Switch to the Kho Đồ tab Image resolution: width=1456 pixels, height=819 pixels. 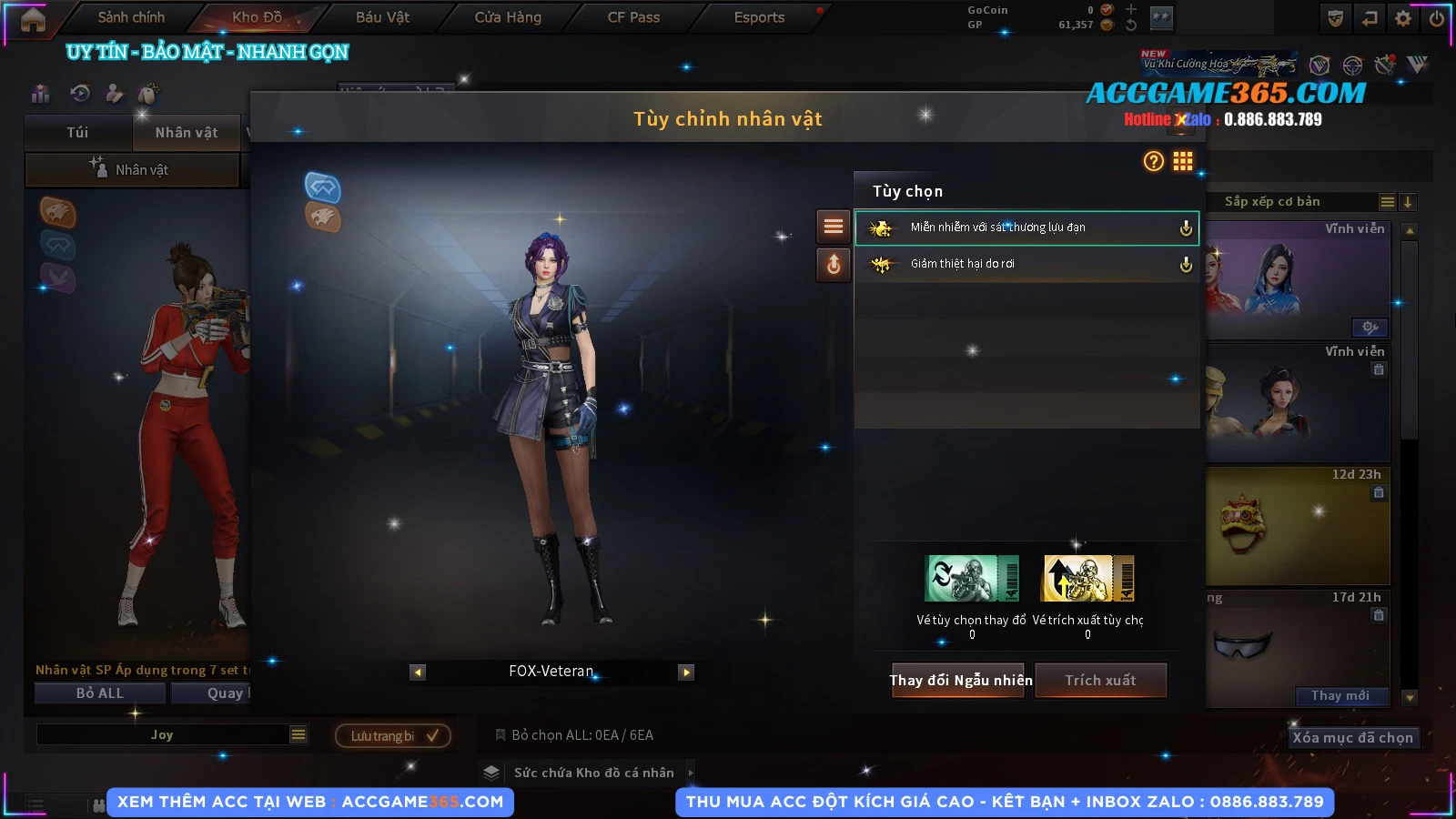[x=257, y=17]
